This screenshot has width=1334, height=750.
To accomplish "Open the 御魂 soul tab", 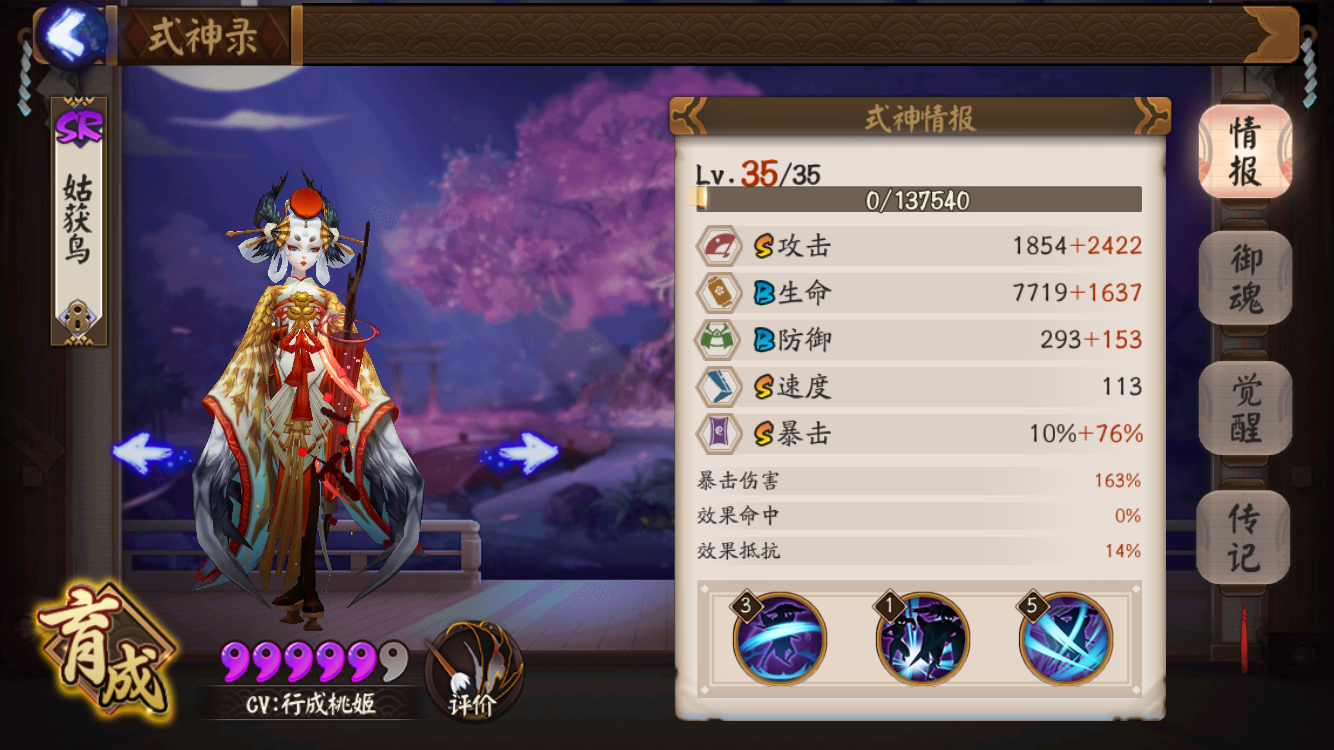I will point(1245,278).
